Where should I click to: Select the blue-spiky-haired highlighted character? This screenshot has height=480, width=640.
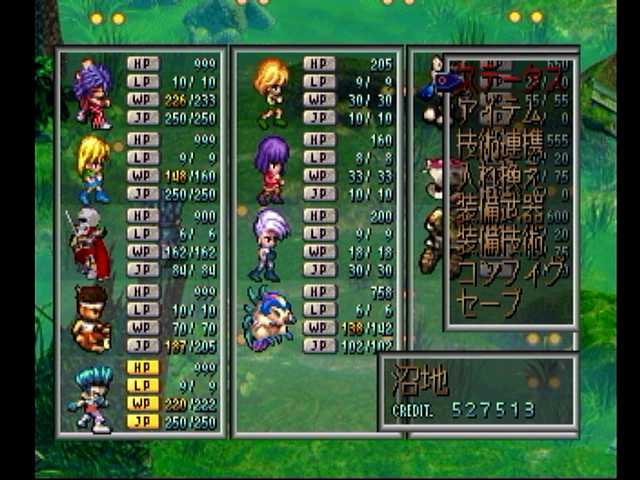tap(92, 396)
